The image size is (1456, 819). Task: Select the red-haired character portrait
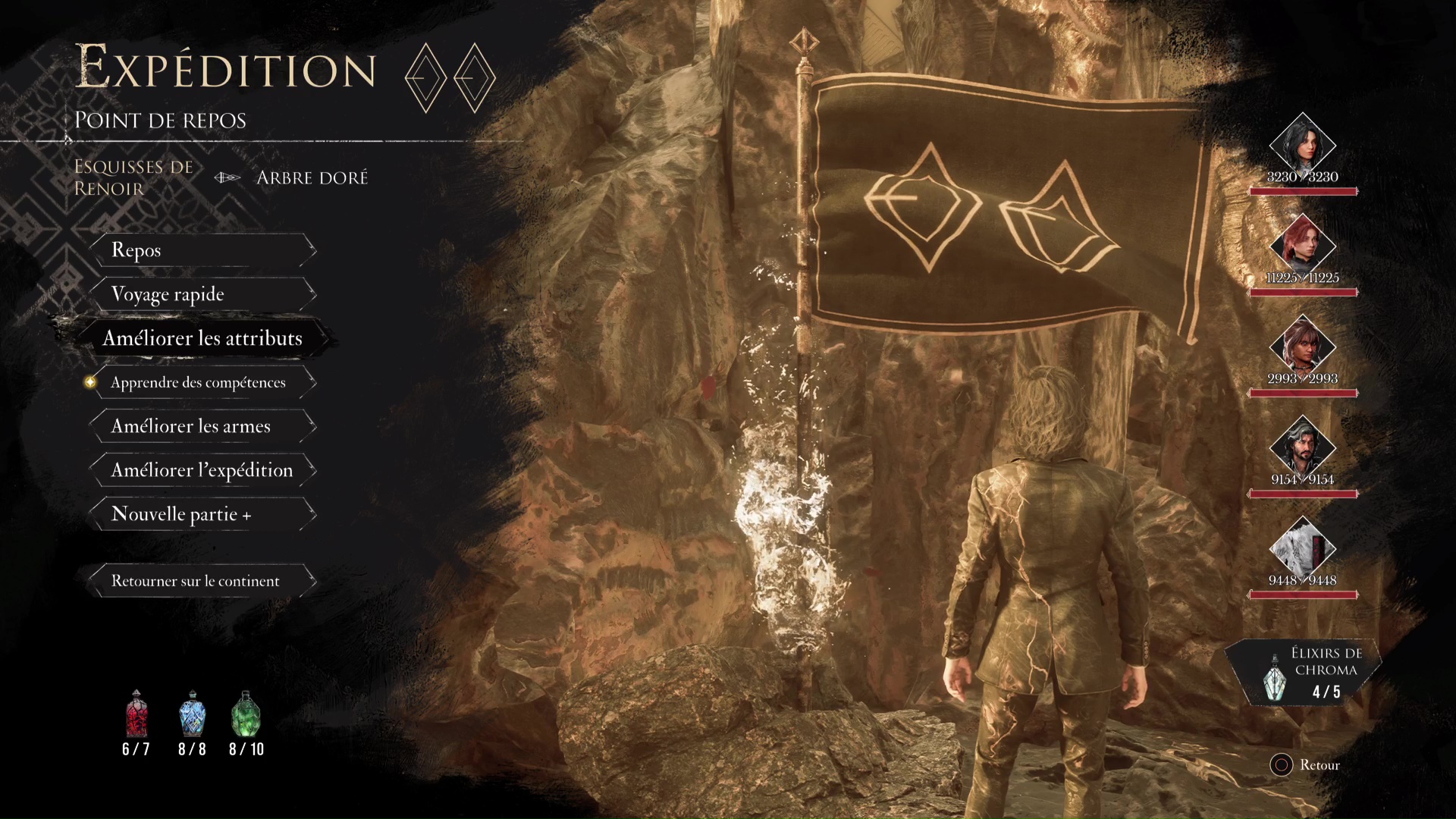(x=1302, y=244)
